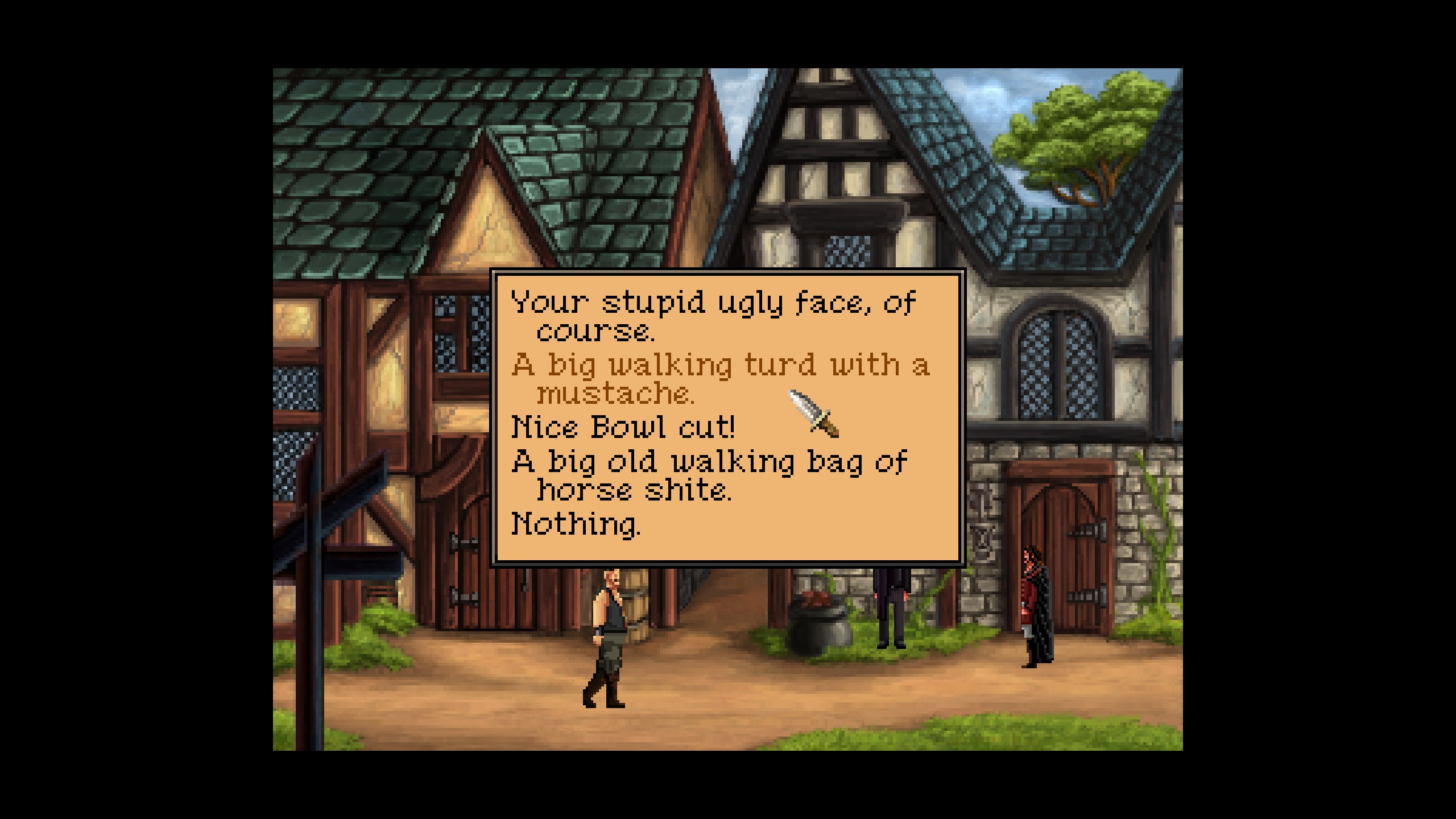Pick the "Nice Bowl cut!" dialogue option
The width and height of the screenshot is (1456, 819).
pos(623,427)
